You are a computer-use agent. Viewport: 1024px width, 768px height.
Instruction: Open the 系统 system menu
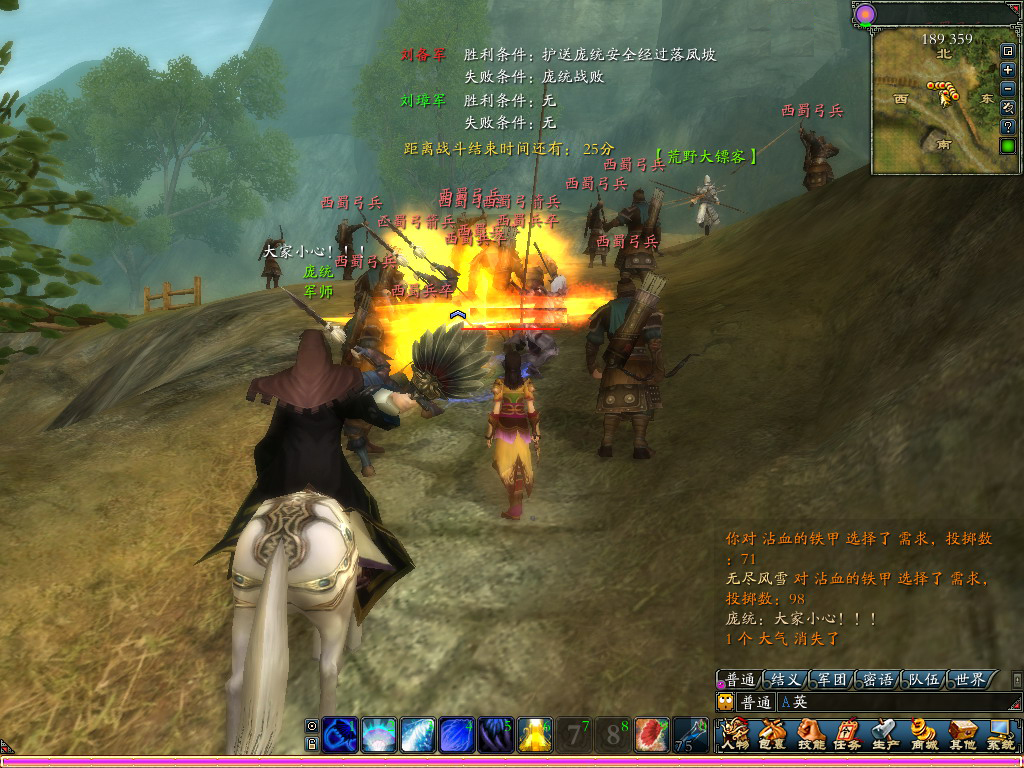pos(1000,735)
